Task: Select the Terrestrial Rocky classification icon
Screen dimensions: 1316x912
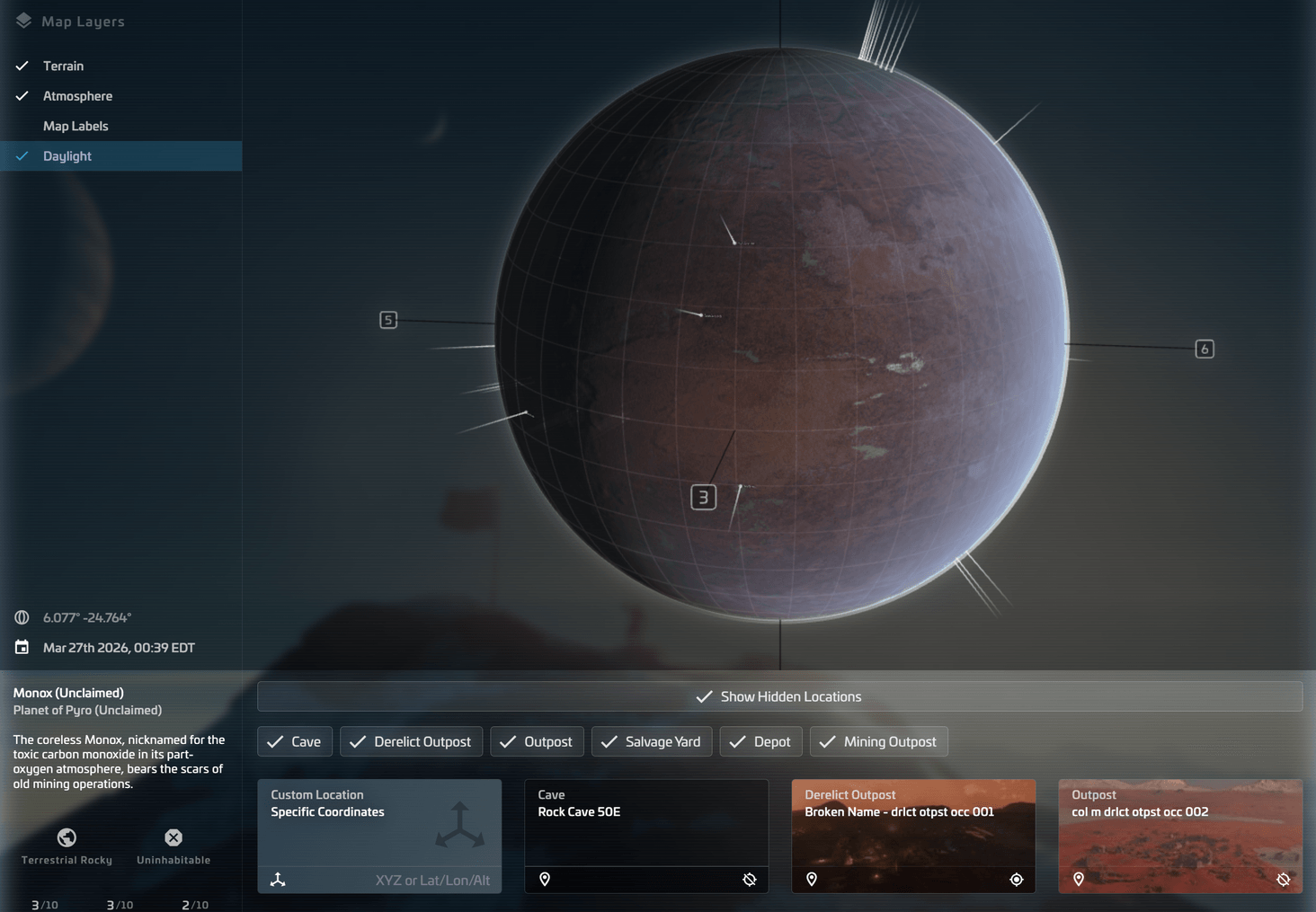Action: 66,837
